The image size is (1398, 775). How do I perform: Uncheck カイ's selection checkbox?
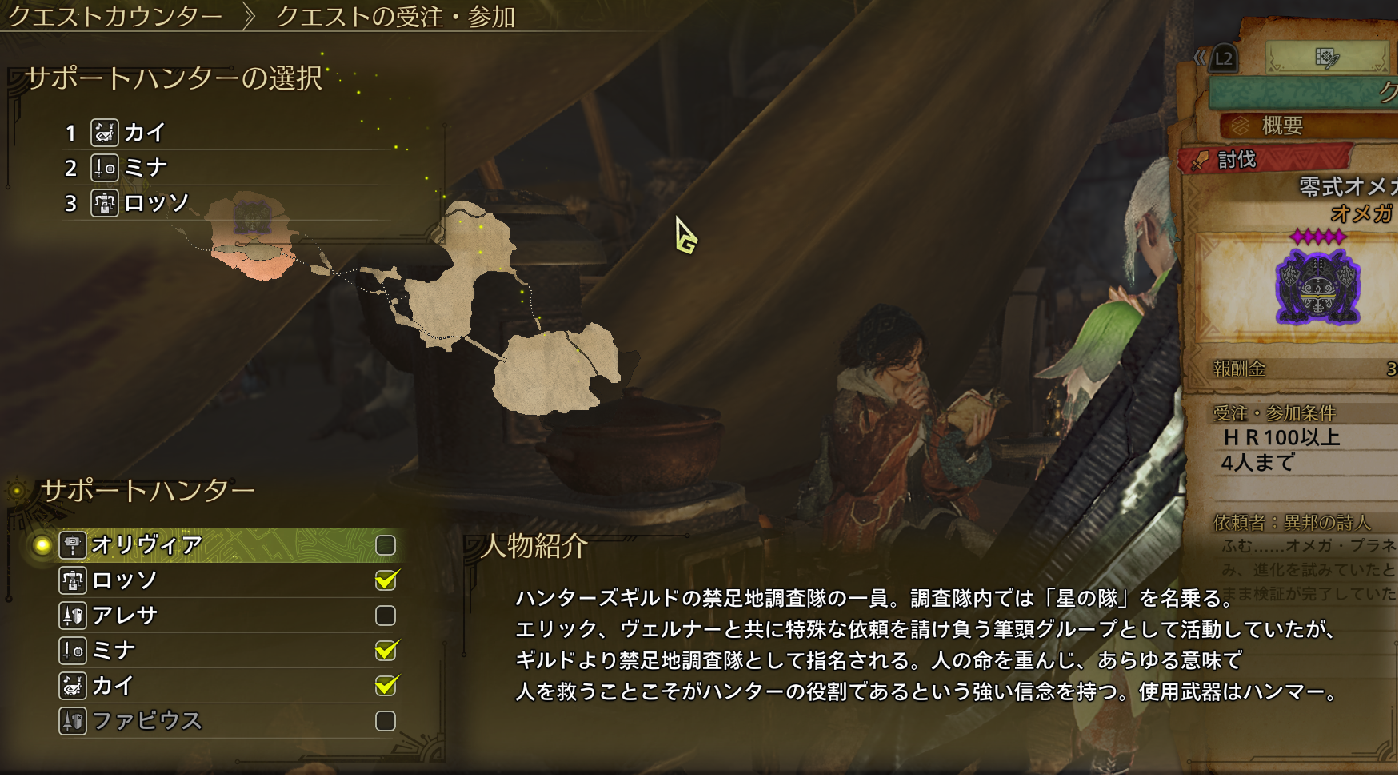(385, 686)
